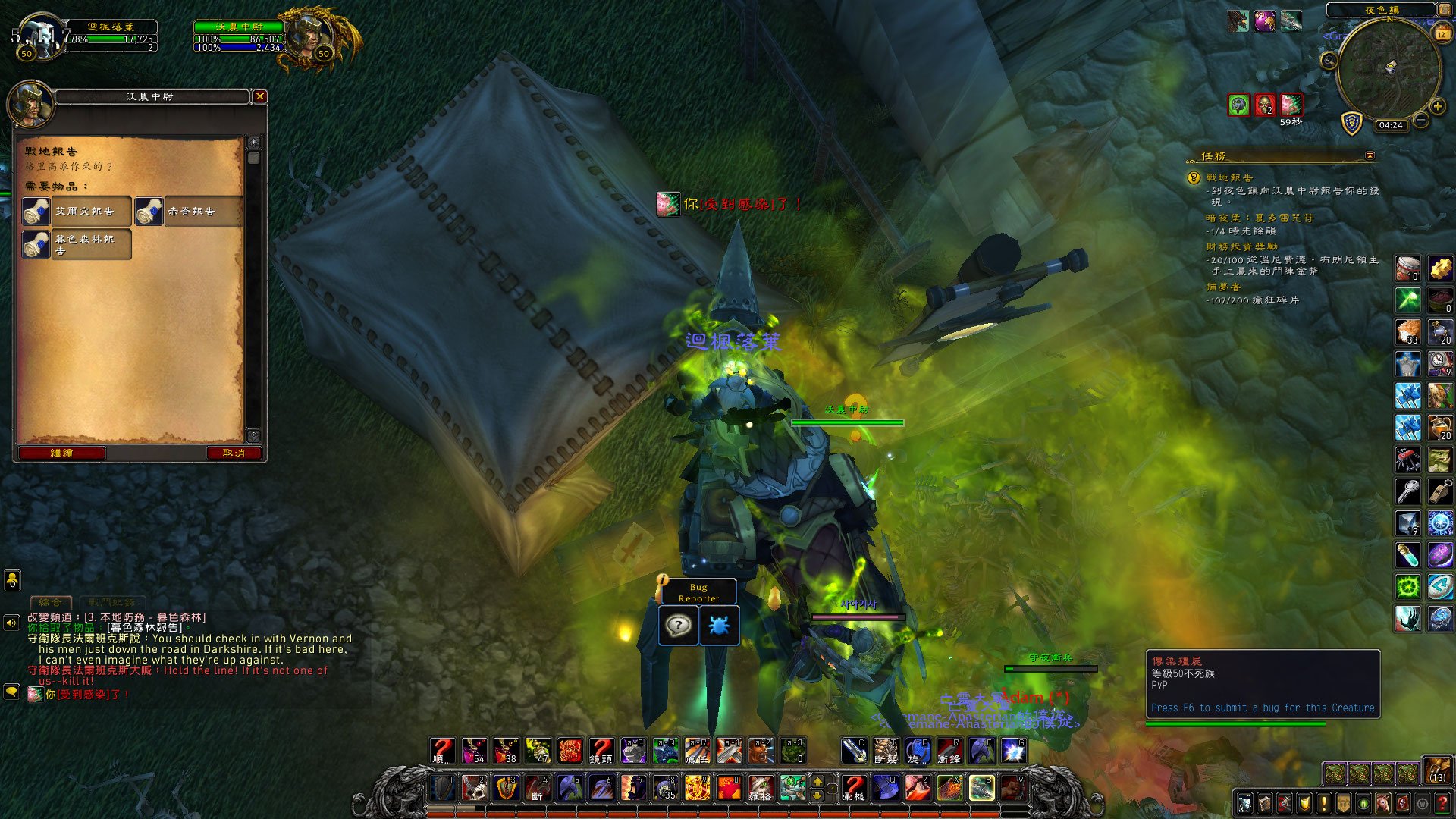Switch action bar page with up arrow
Viewport: 1456px width, 819px height.
click(x=817, y=780)
